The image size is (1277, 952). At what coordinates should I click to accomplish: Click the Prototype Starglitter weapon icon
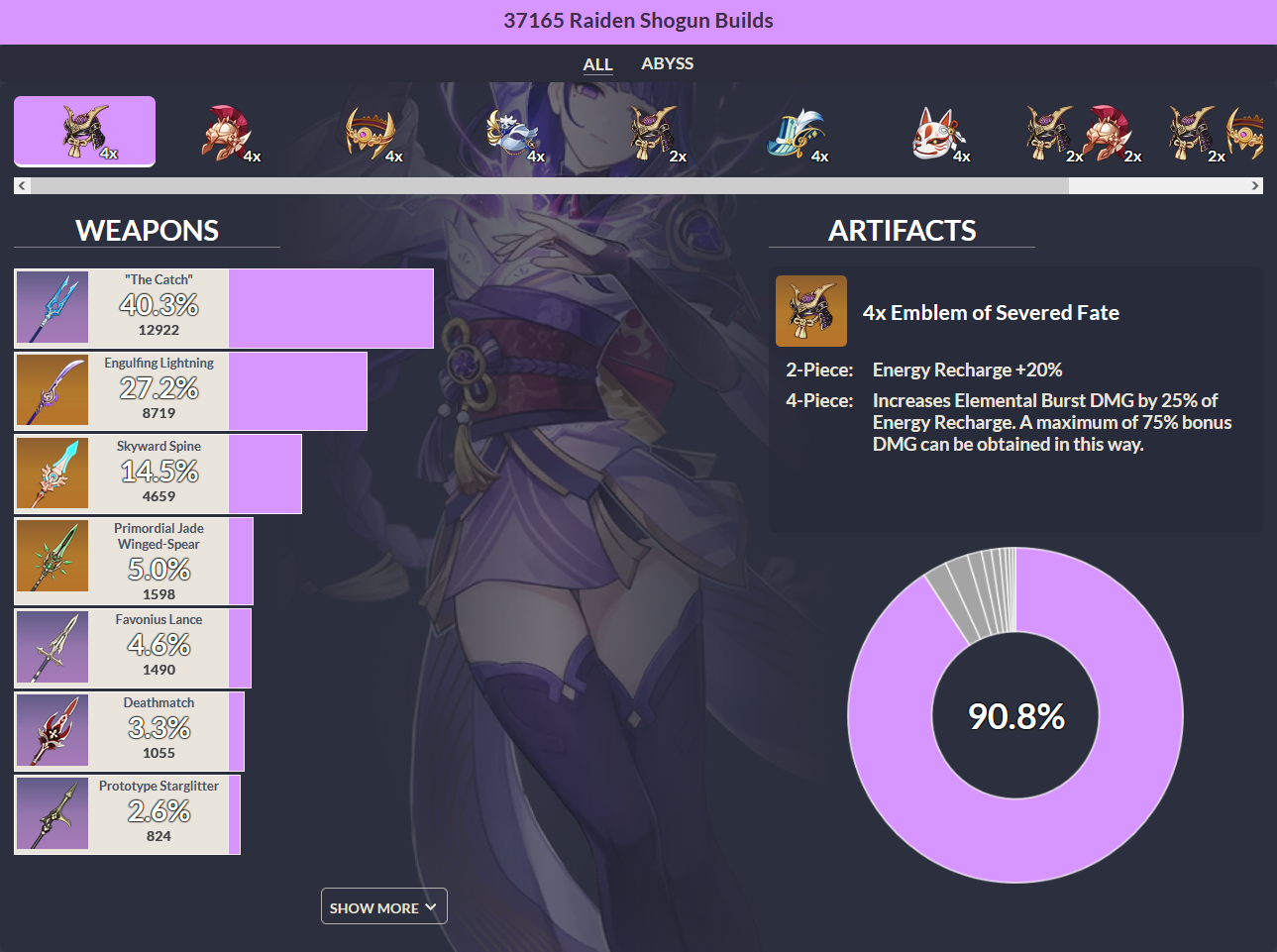[x=52, y=813]
